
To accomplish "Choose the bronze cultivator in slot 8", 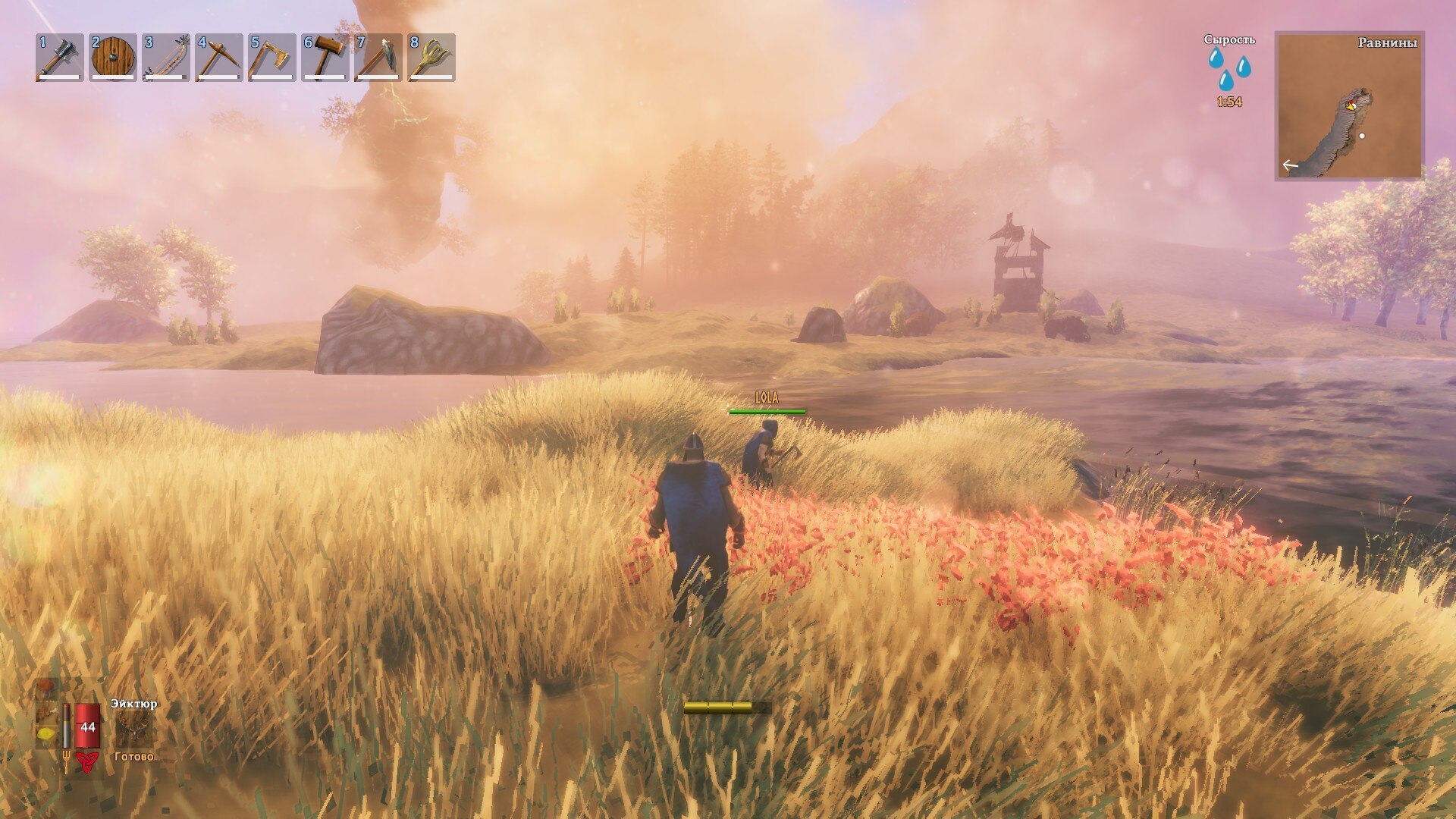I will [x=431, y=57].
